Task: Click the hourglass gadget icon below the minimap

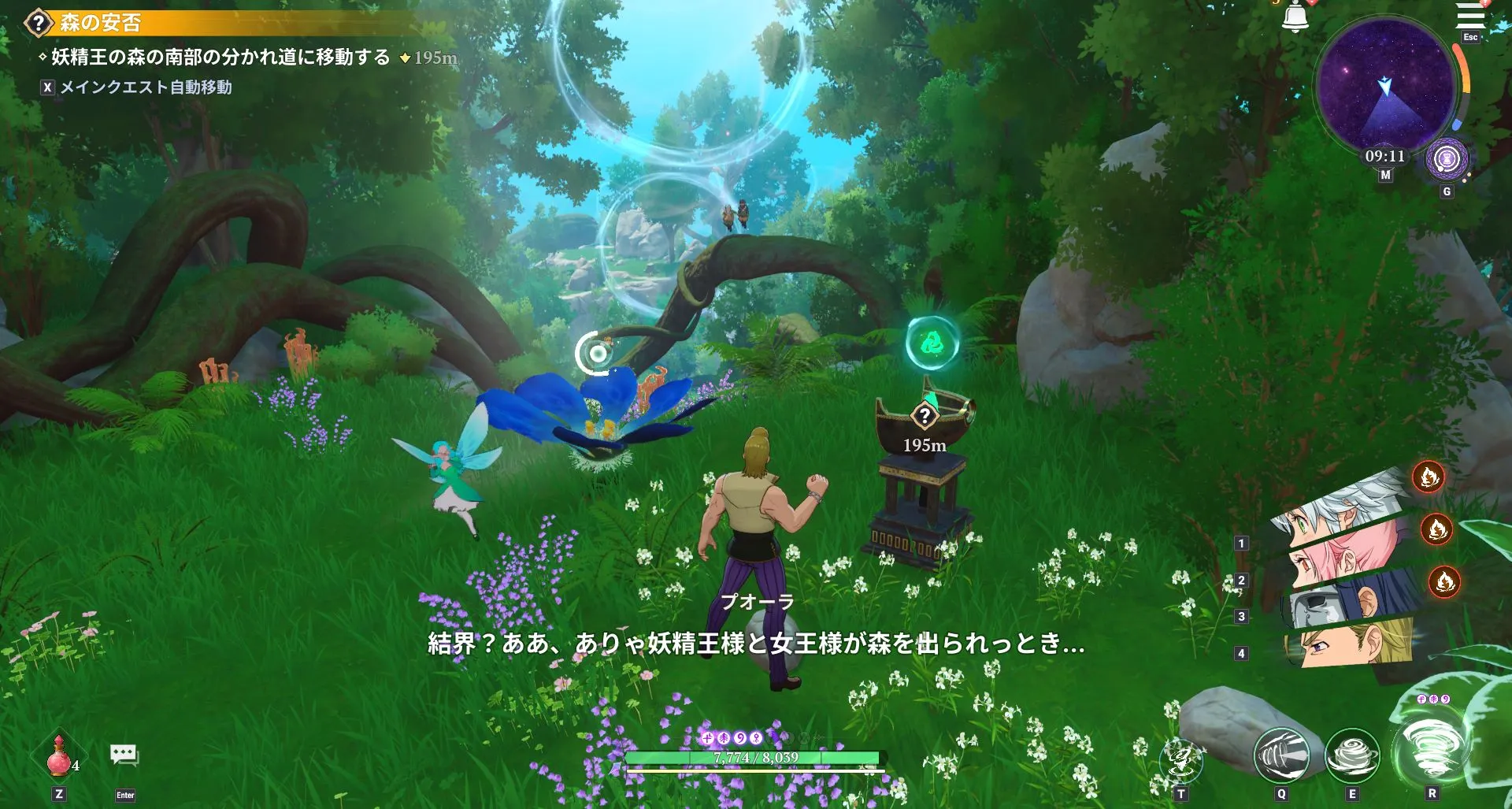Action: coord(1445,159)
